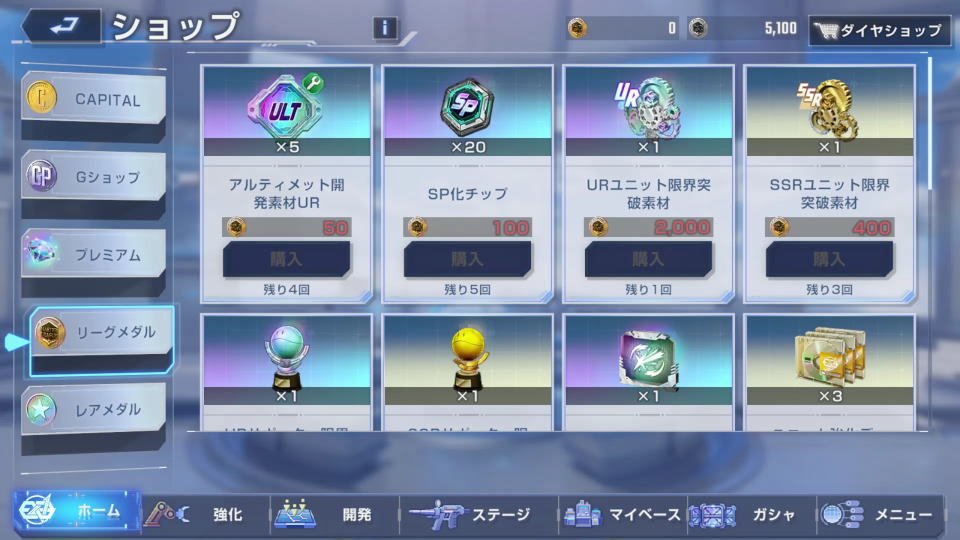Image resolution: width=960 pixels, height=540 pixels.
Task: Select the リーグメダル shop tab
Action: 100,333
